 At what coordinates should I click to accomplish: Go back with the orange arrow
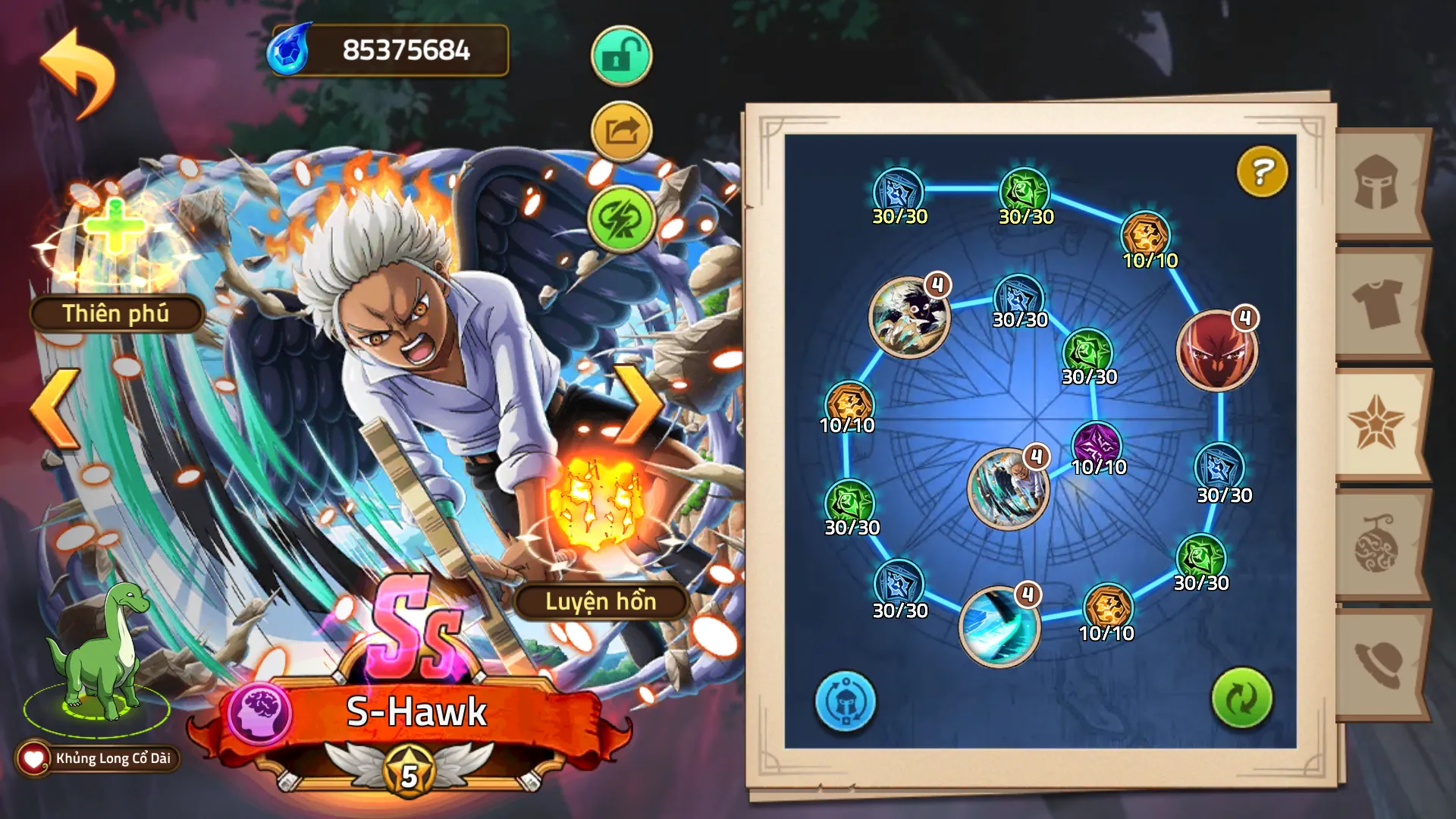click(x=77, y=72)
